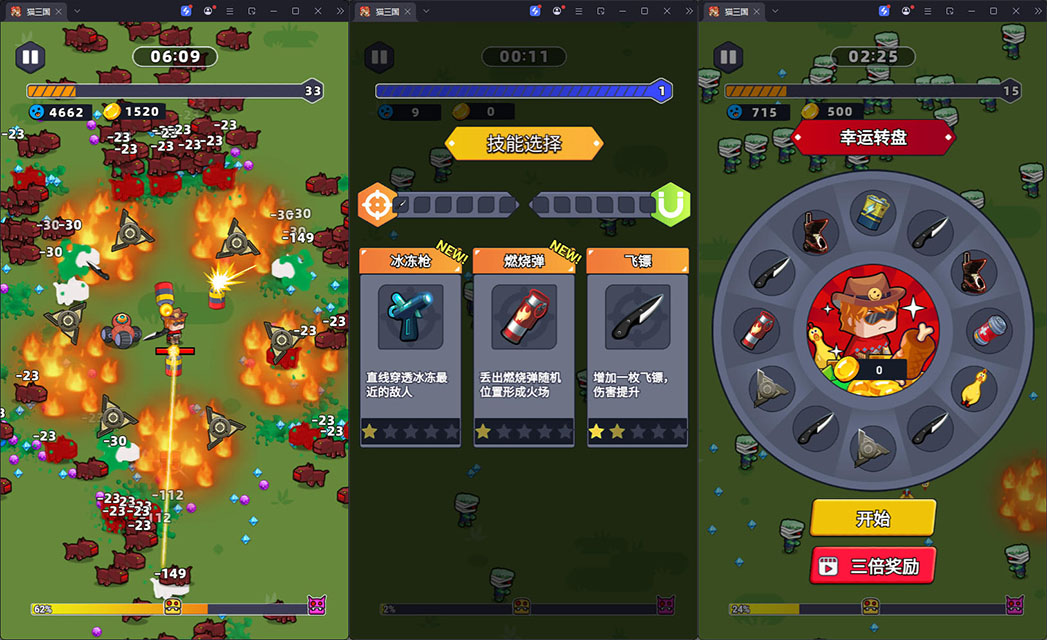This screenshot has height=640, width=1047.
Task: Claim the 三倍奖励 triple reward
Action: (x=872, y=566)
